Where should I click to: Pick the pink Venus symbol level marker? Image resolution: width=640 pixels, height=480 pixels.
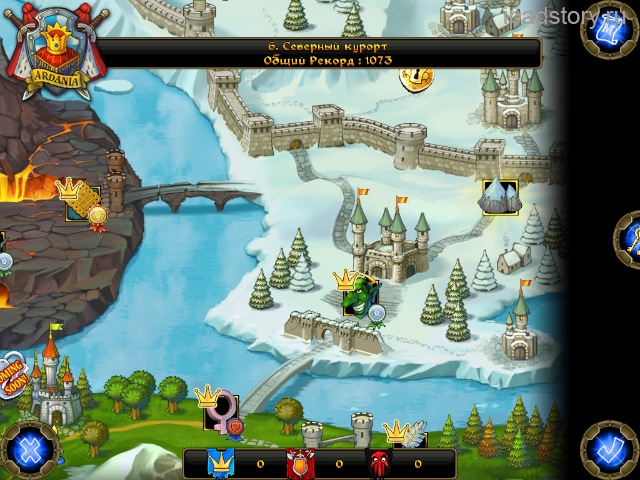click(x=221, y=411)
